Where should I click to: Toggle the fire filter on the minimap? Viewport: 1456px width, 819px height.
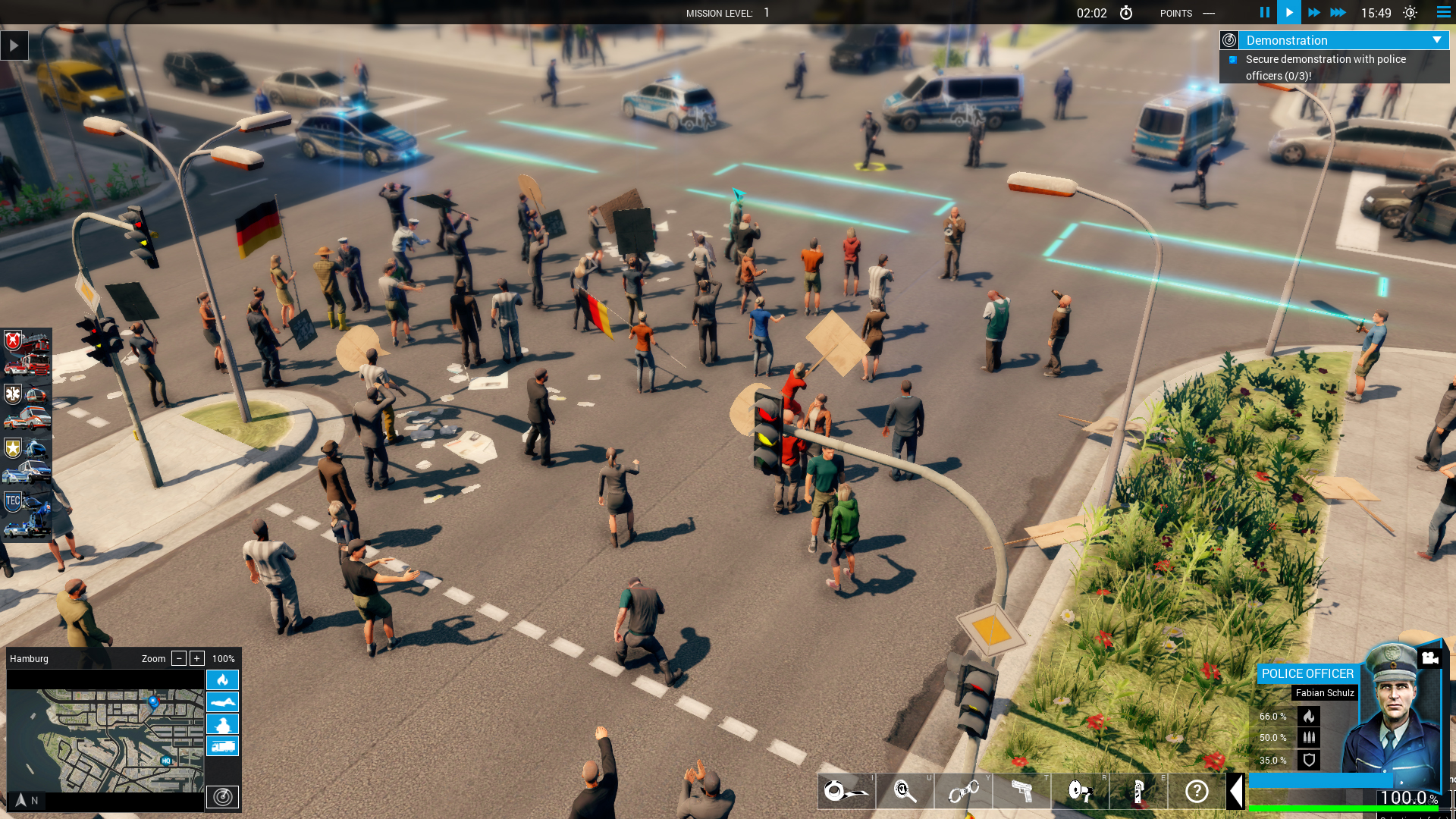click(x=223, y=680)
